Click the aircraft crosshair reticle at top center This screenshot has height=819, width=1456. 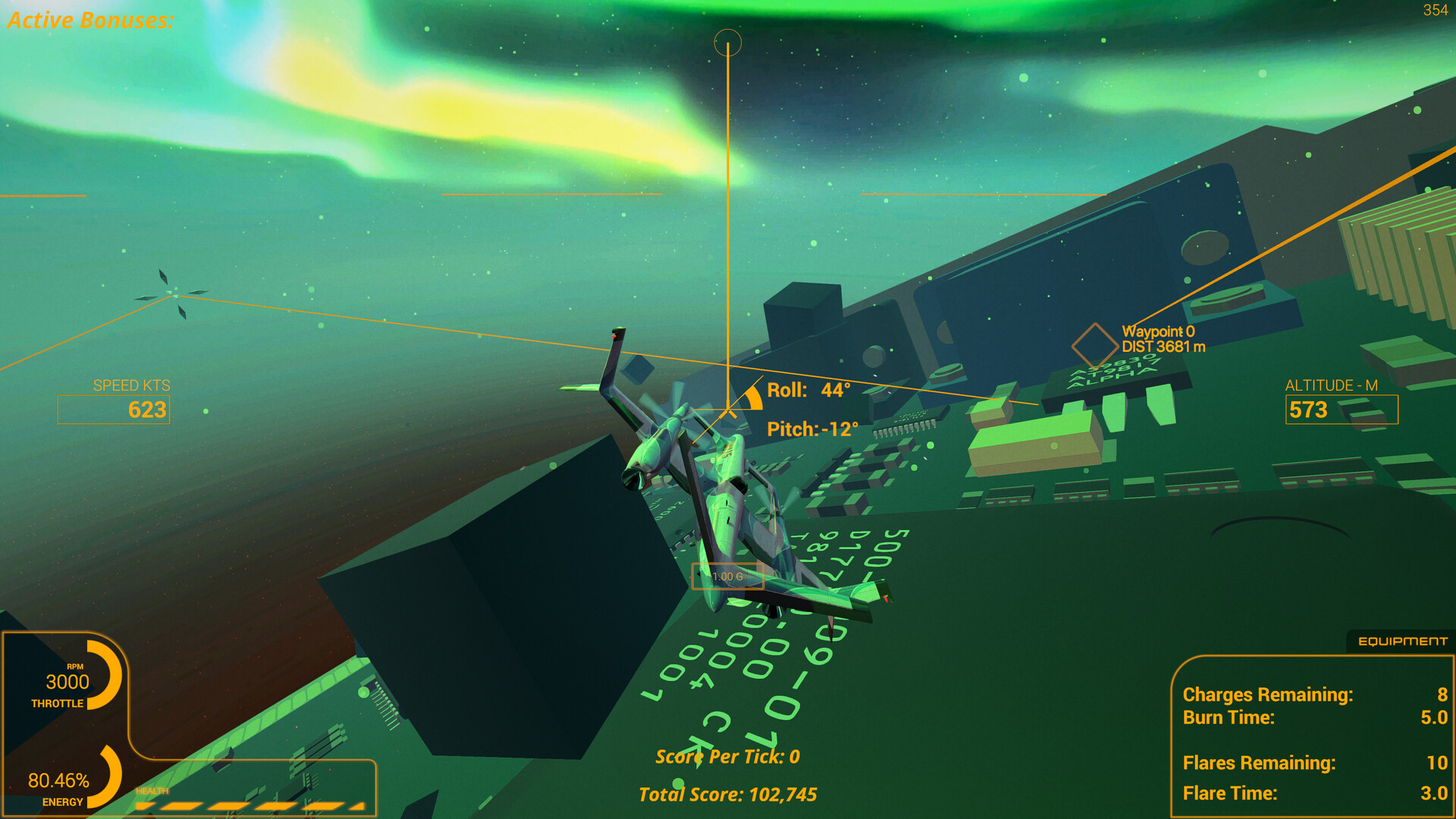pos(728,43)
